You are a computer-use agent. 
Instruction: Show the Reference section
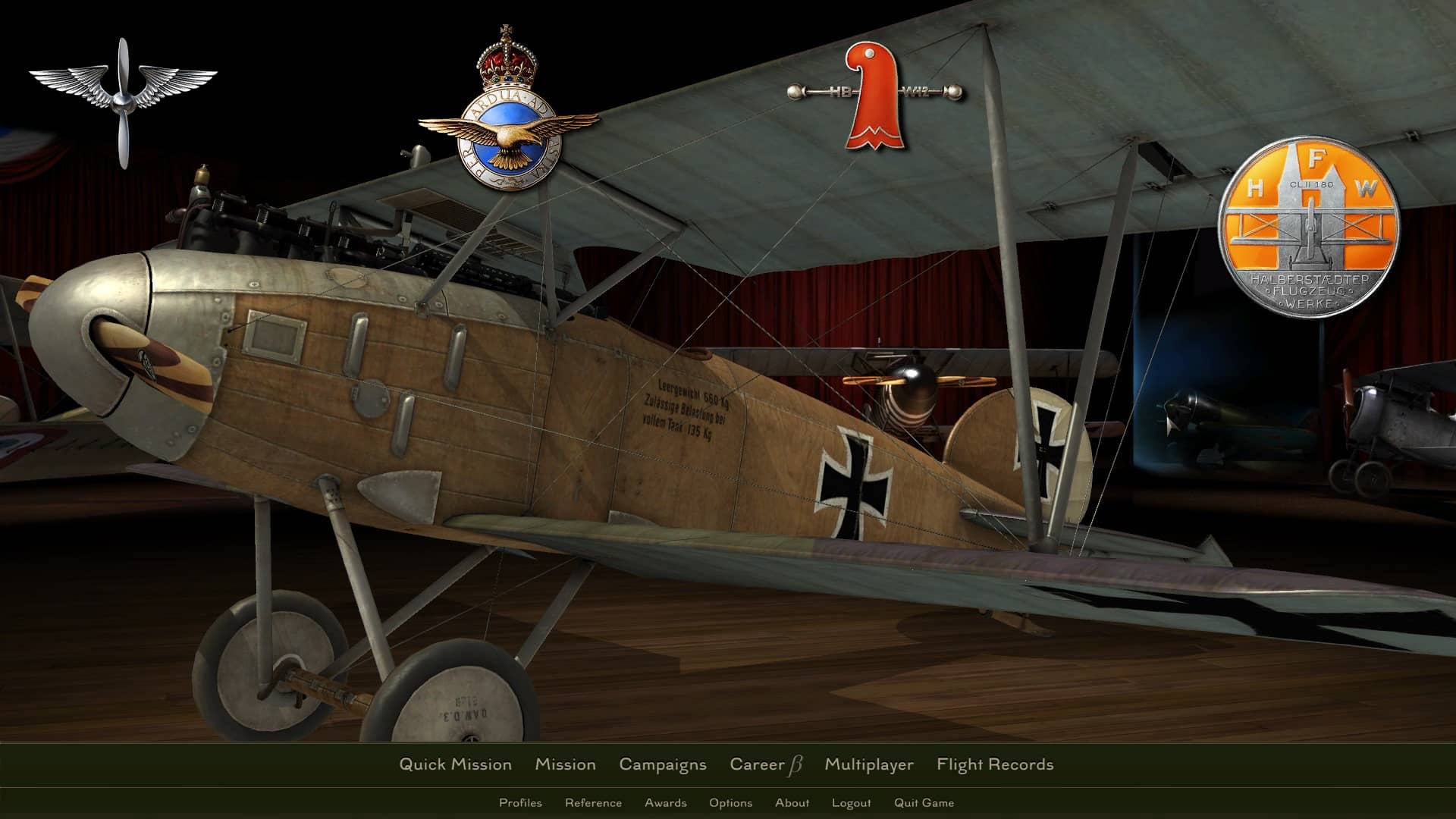pos(593,802)
